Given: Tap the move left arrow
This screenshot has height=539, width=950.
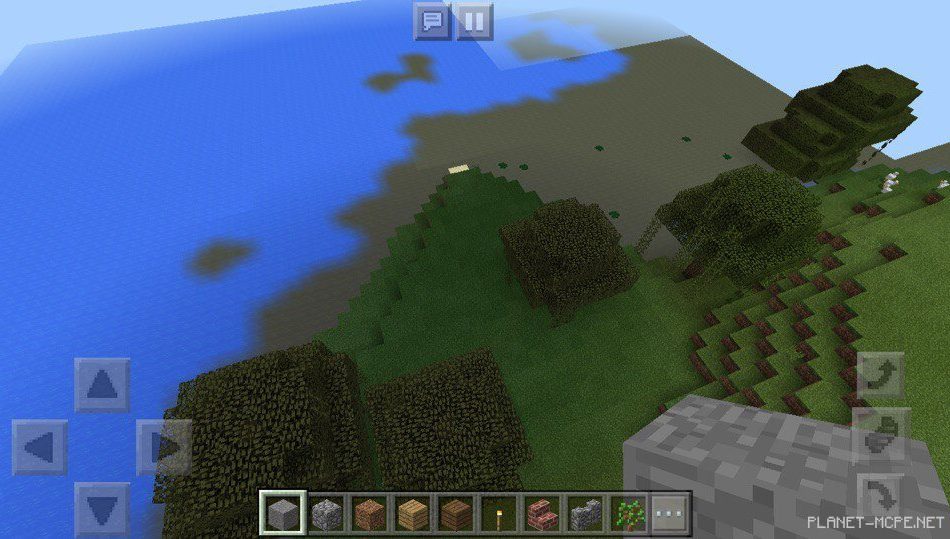Looking at the screenshot, I should (40, 447).
